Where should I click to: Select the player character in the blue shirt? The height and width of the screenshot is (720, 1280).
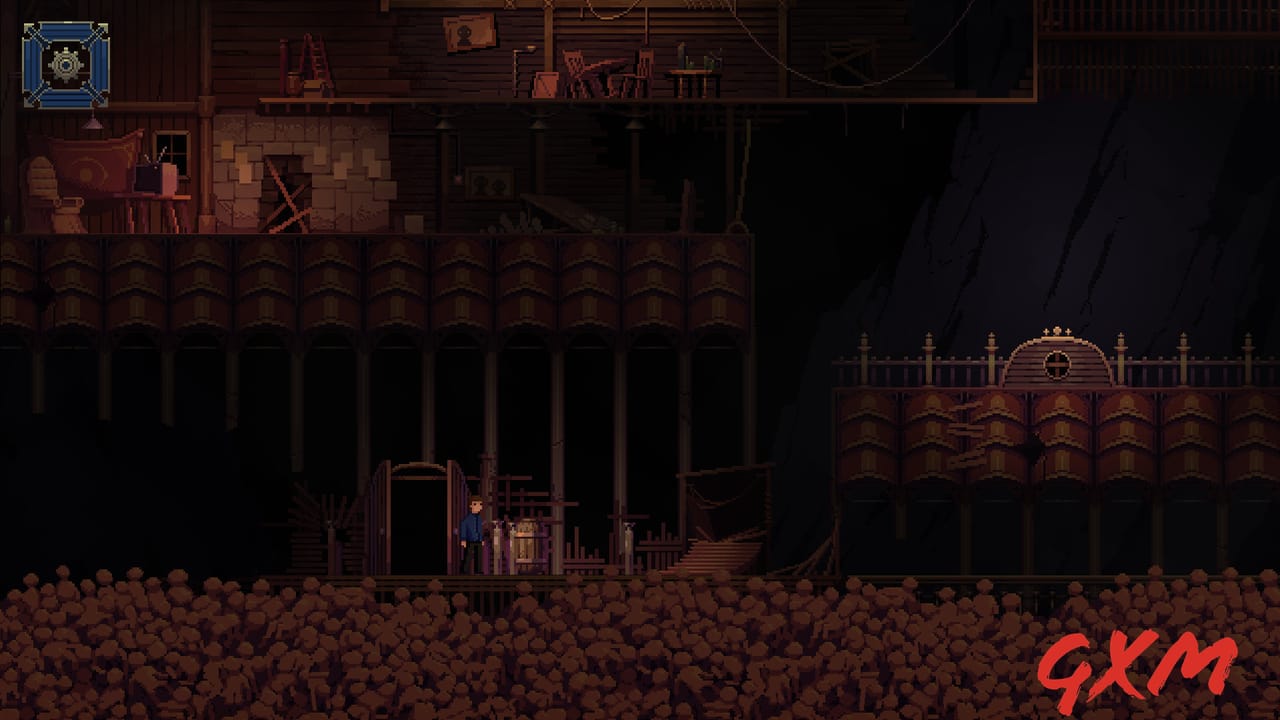tap(472, 525)
